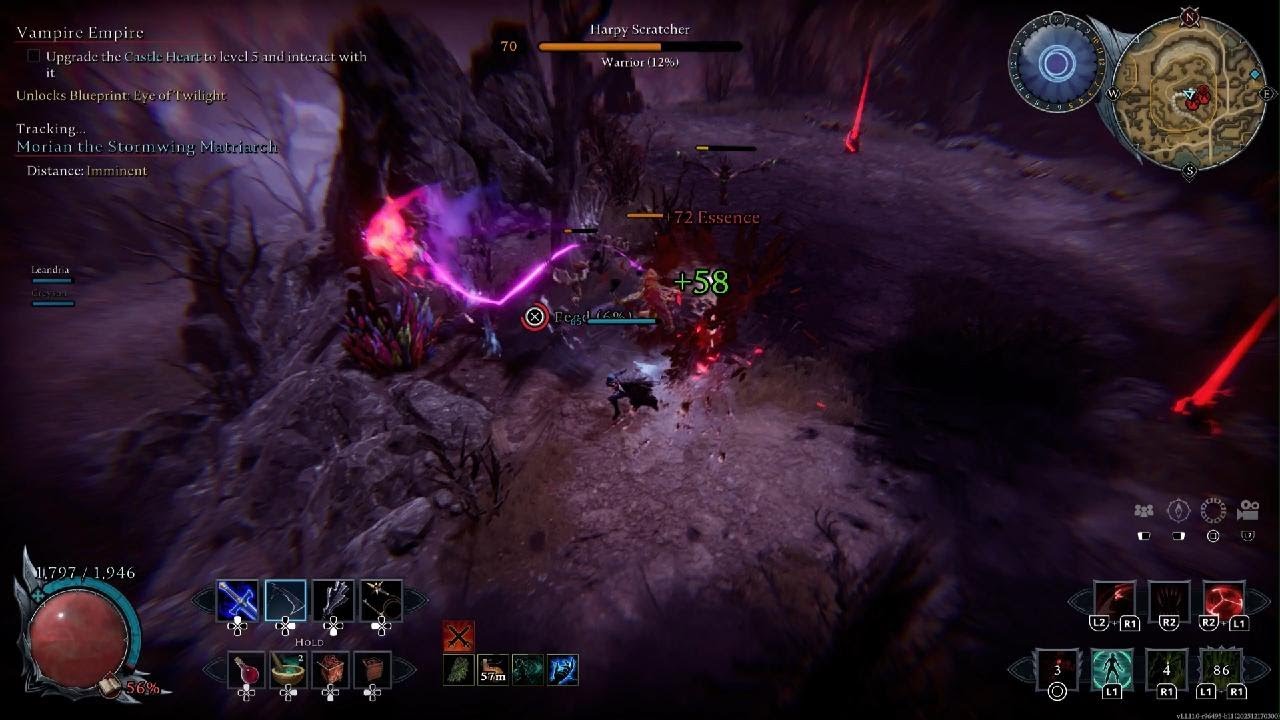The width and height of the screenshot is (1280, 720).
Task: Open the clan members icon
Action: click(x=1144, y=511)
